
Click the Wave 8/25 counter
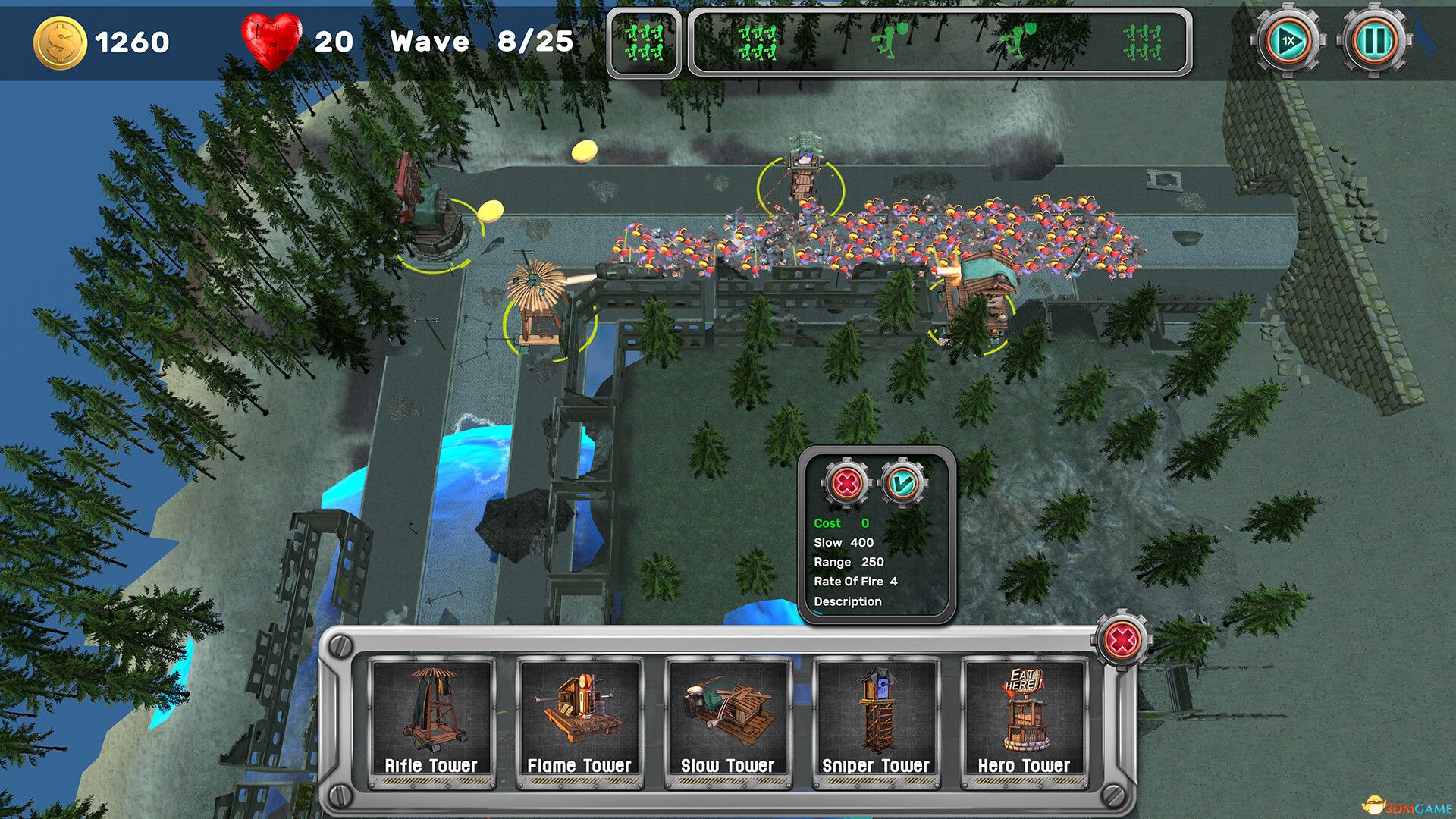pyautogui.click(x=481, y=42)
